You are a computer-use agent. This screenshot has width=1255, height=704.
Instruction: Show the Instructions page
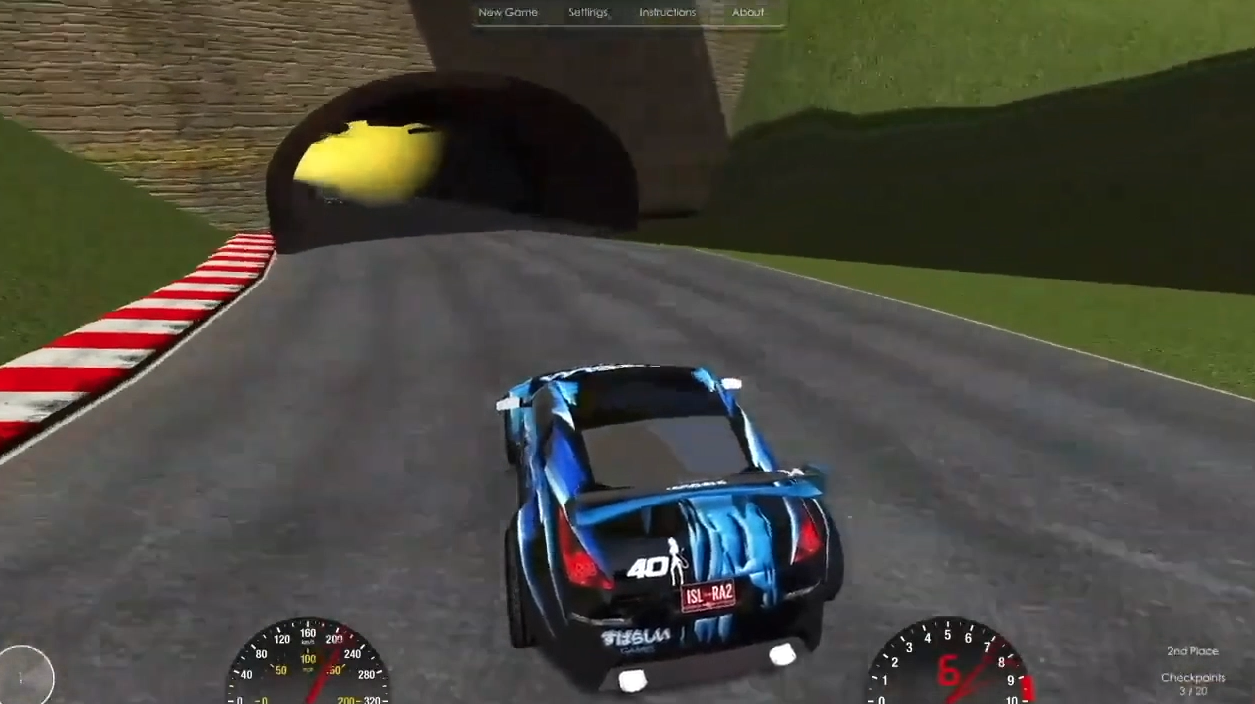coord(667,13)
